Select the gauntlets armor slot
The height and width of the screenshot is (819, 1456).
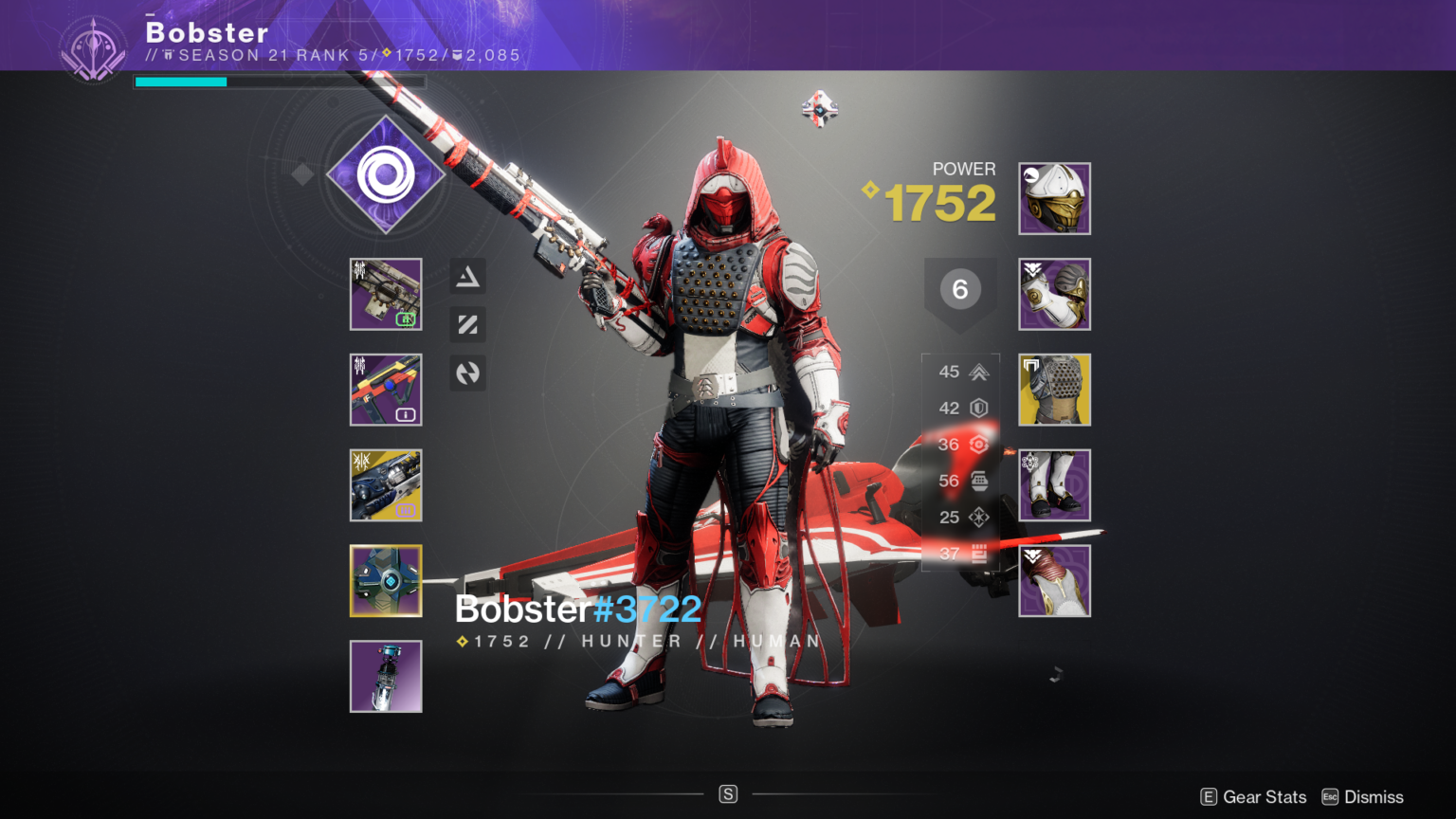(1054, 295)
